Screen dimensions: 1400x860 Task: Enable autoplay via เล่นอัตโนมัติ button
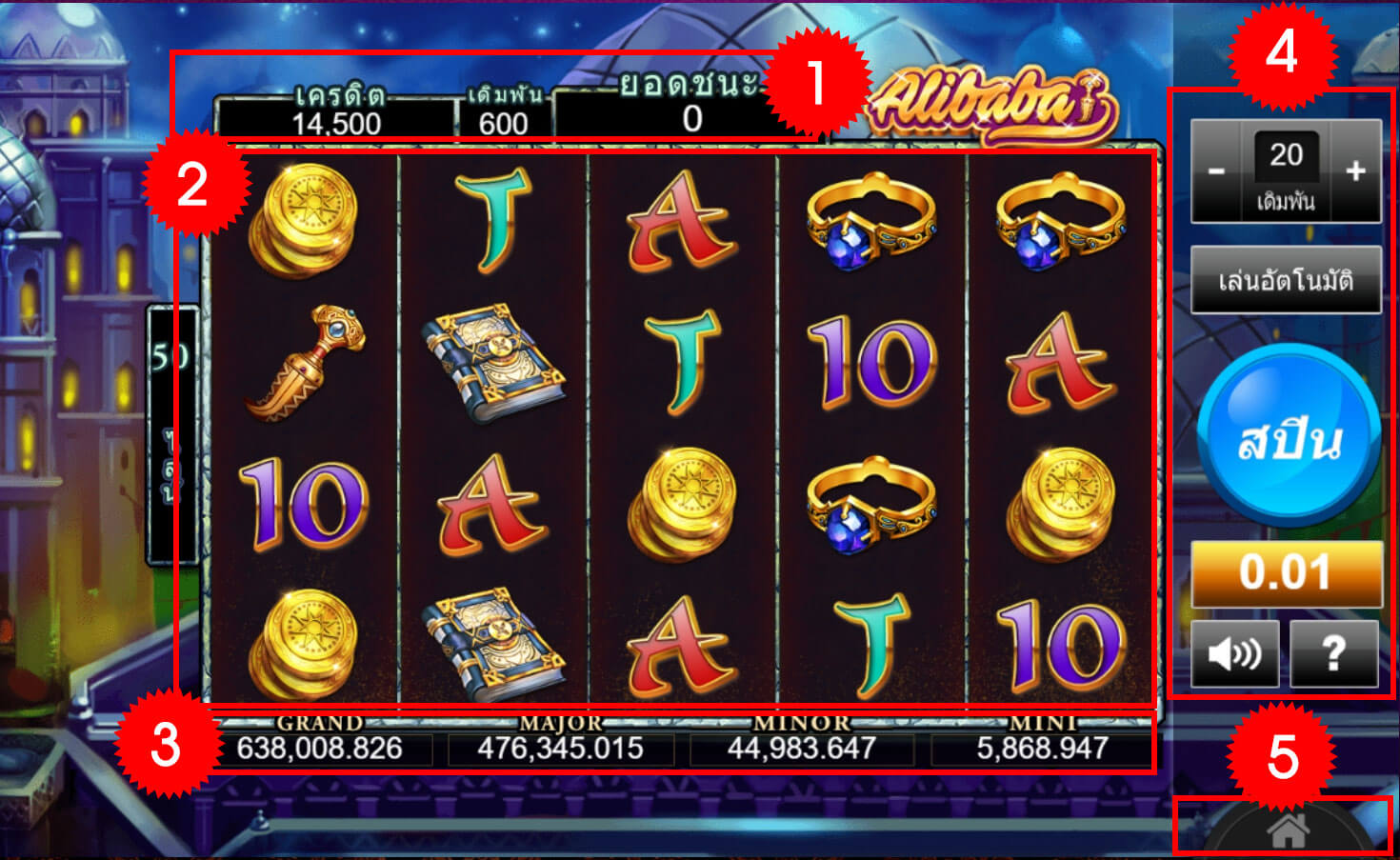(1287, 277)
